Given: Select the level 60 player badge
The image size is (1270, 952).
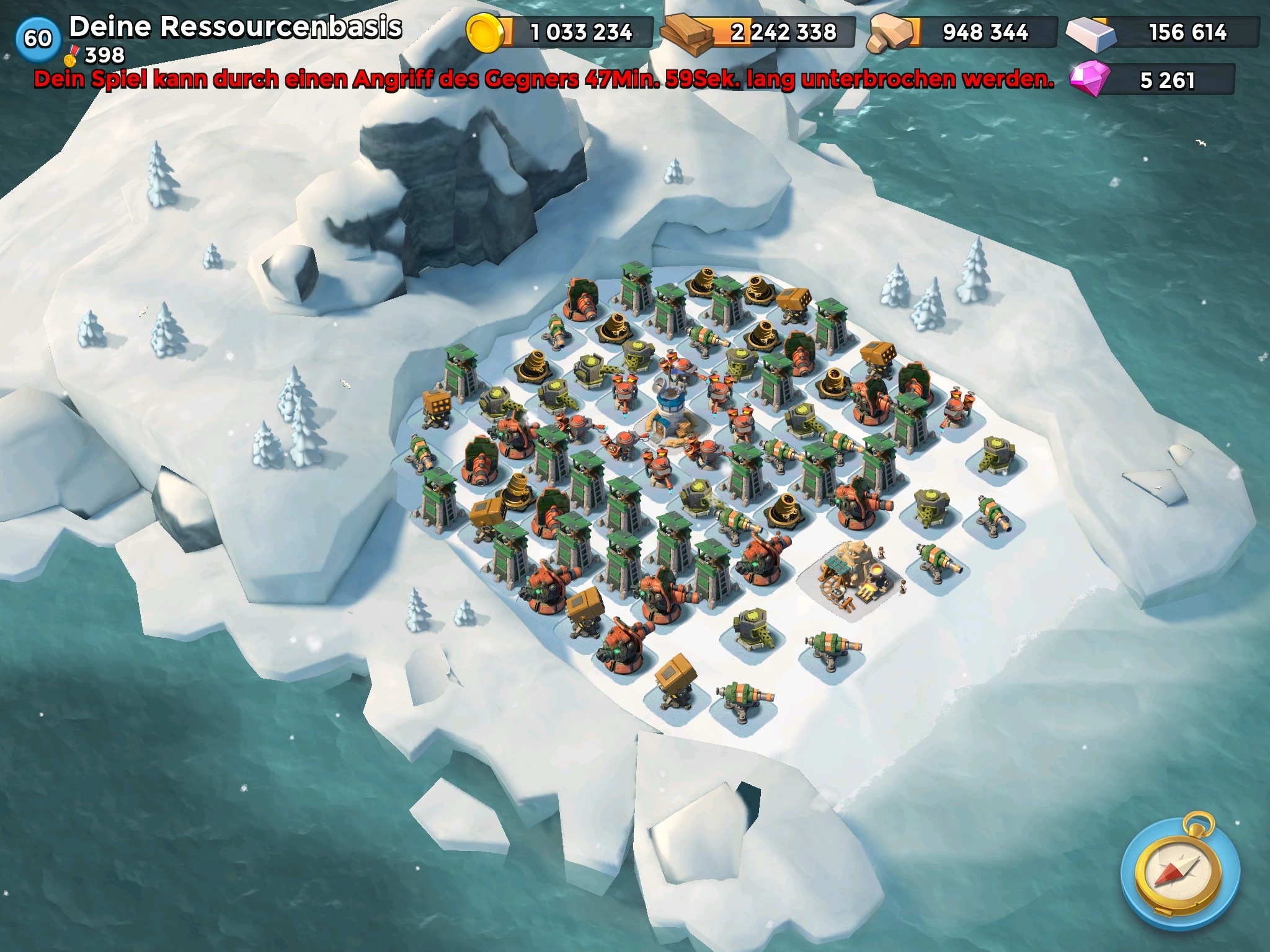Looking at the screenshot, I should click(x=38, y=38).
